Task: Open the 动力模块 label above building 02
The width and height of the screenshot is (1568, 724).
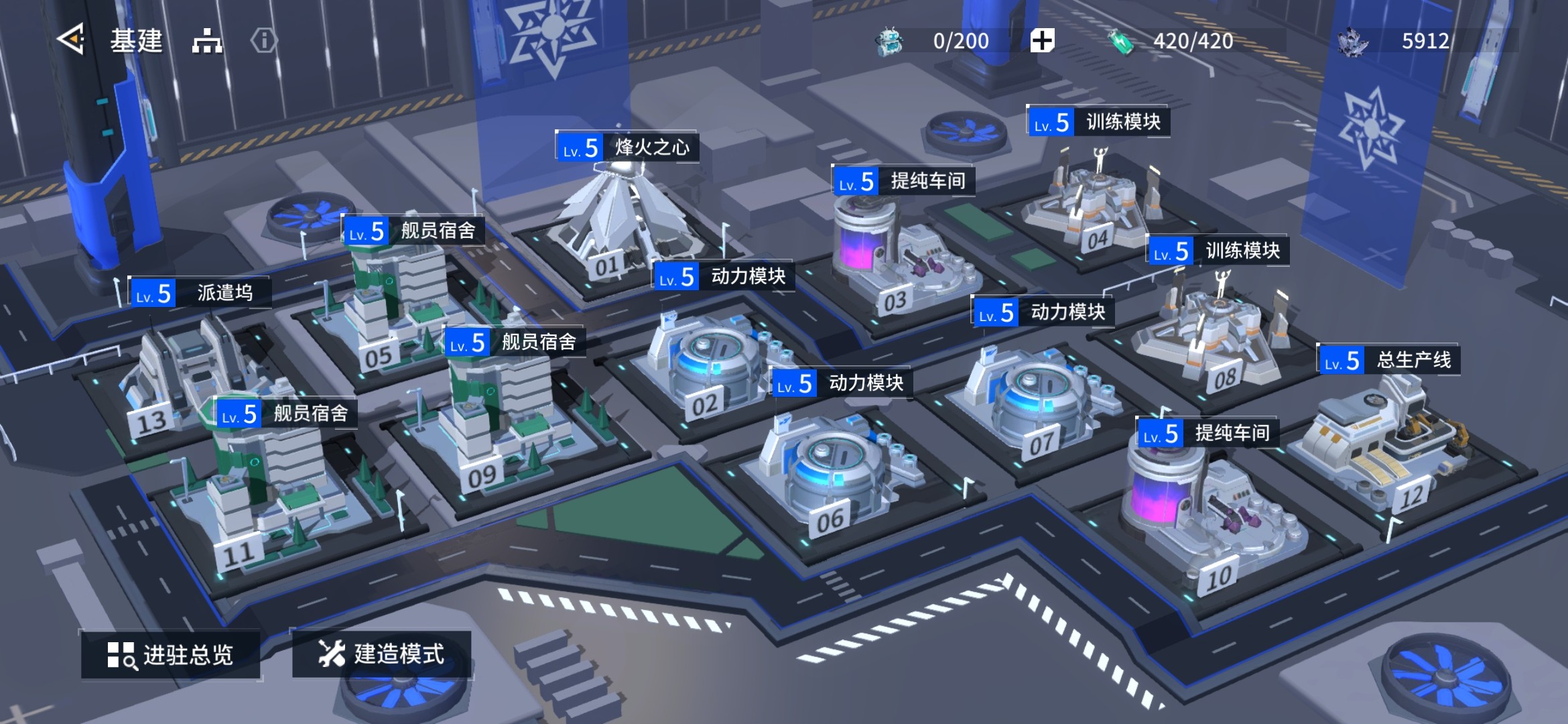Action: click(724, 276)
